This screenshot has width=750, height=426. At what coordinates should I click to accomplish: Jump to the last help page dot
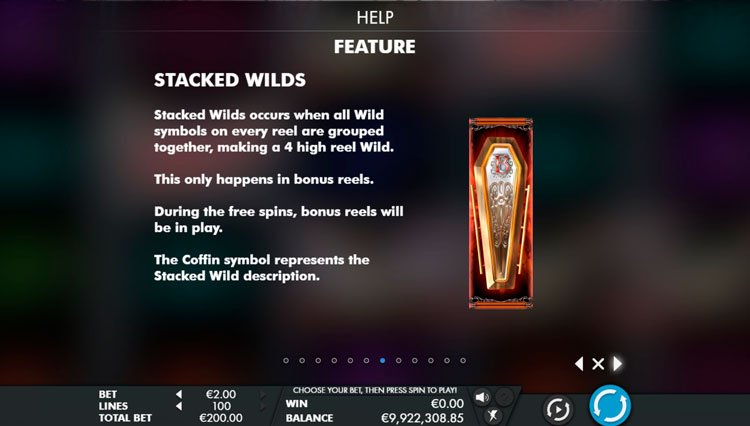pos(462,360)
